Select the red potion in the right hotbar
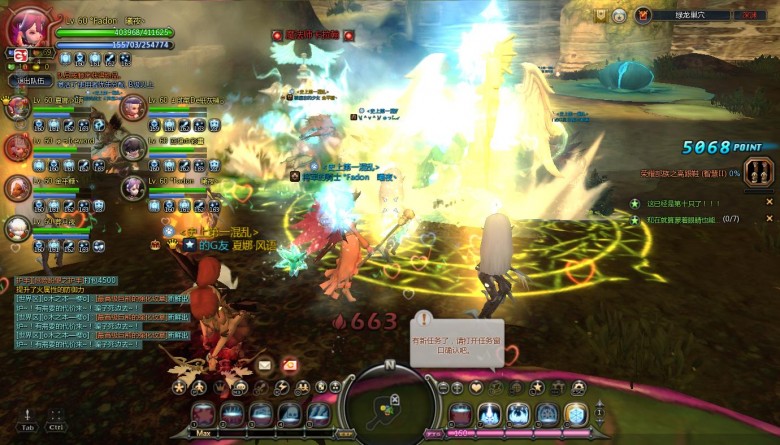This screenshot has width=780, height=445. [x=461, y=414]
